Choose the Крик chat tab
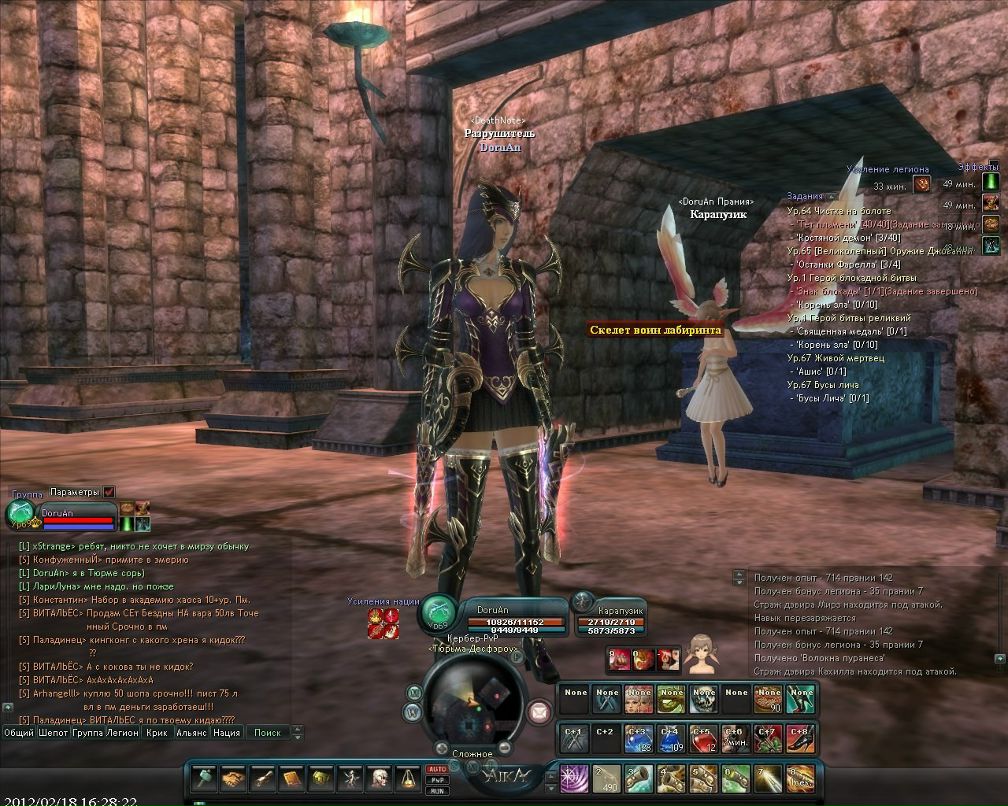1008x806 pixels. click(156, 732)
